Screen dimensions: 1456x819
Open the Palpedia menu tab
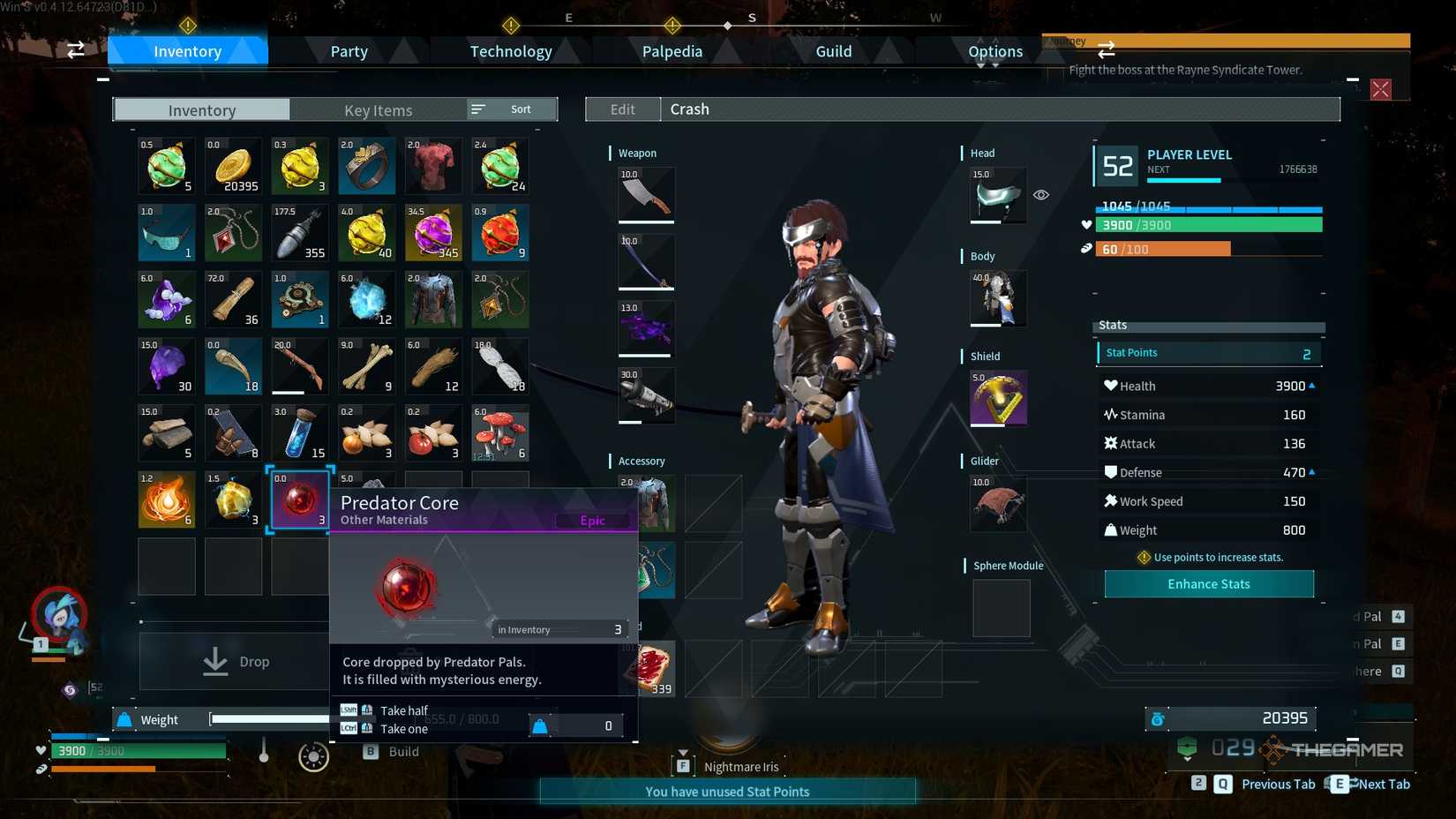coord(672,50)
